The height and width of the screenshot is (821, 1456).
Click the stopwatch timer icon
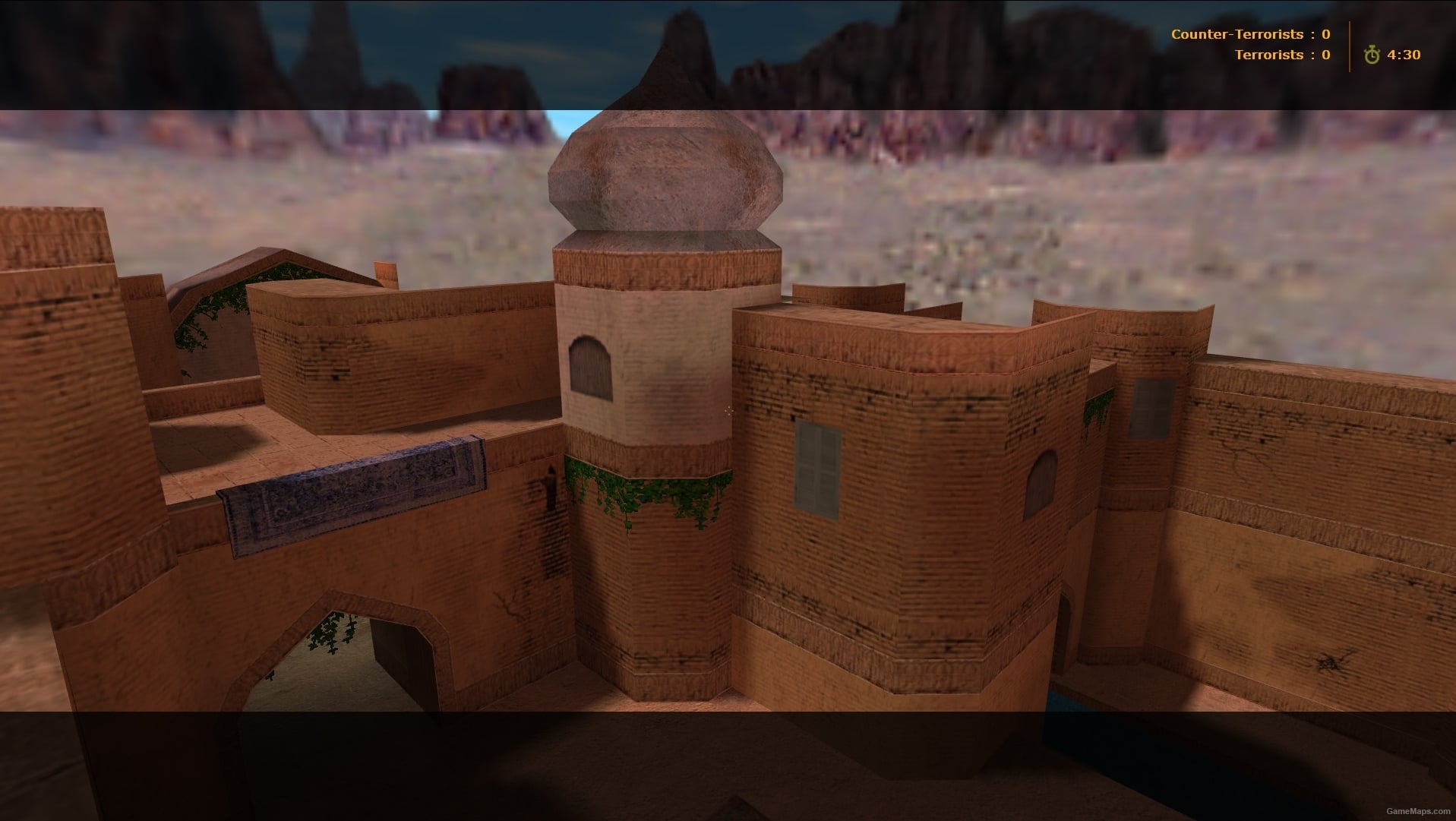click(1372, 54)
